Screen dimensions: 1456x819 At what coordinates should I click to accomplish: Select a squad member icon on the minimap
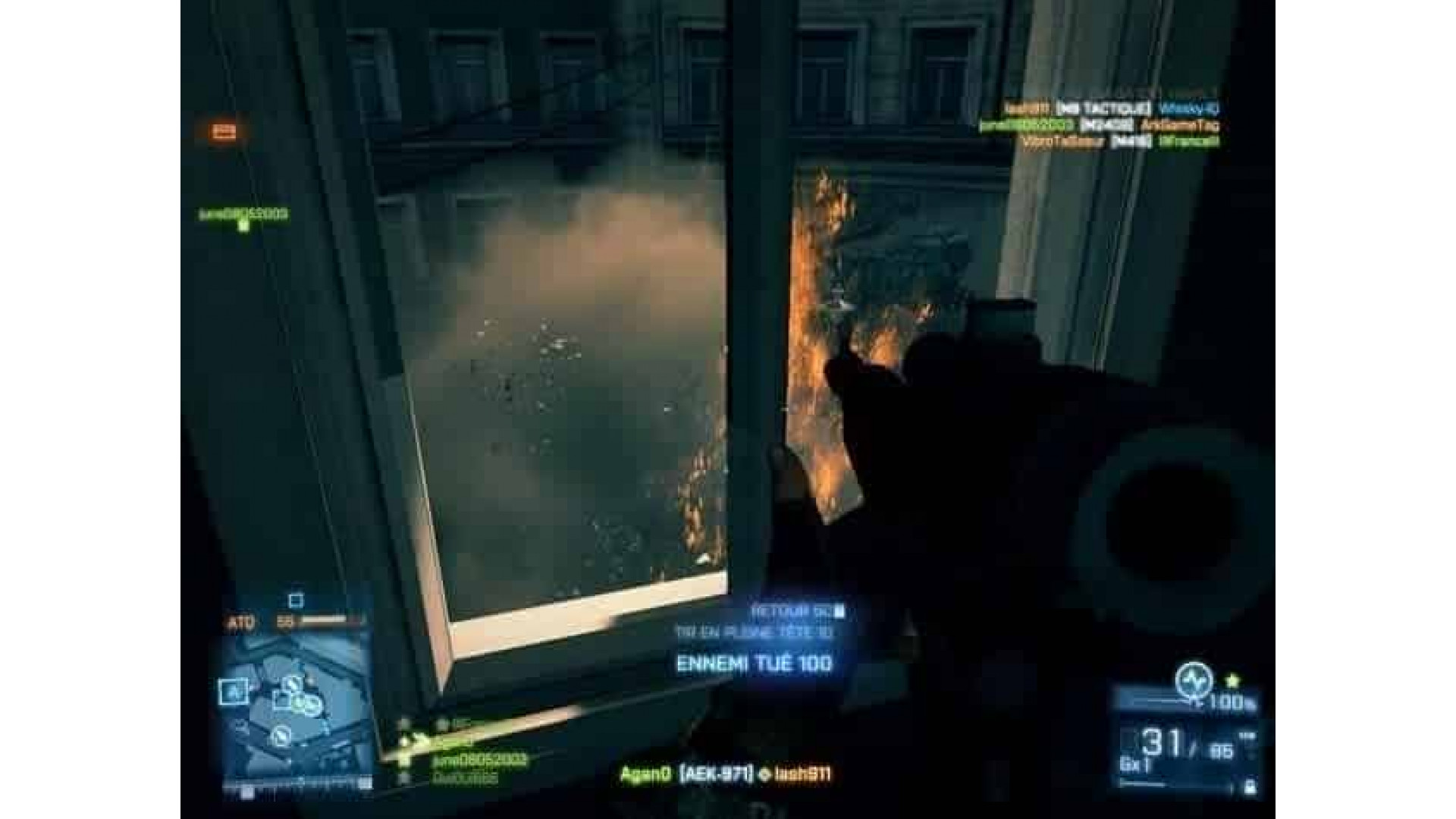[305, 703]
